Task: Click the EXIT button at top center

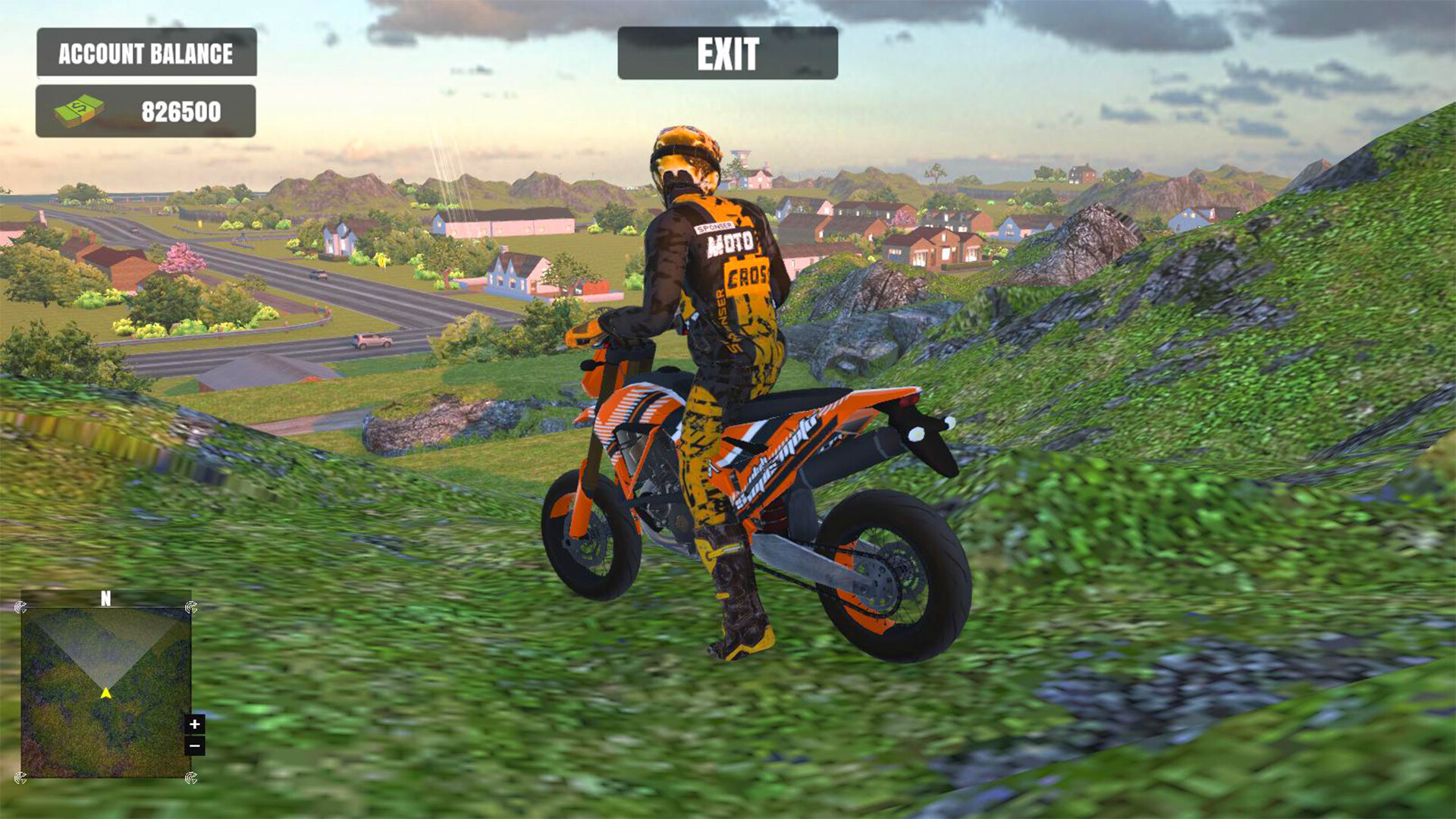Action: click(726, 54)
